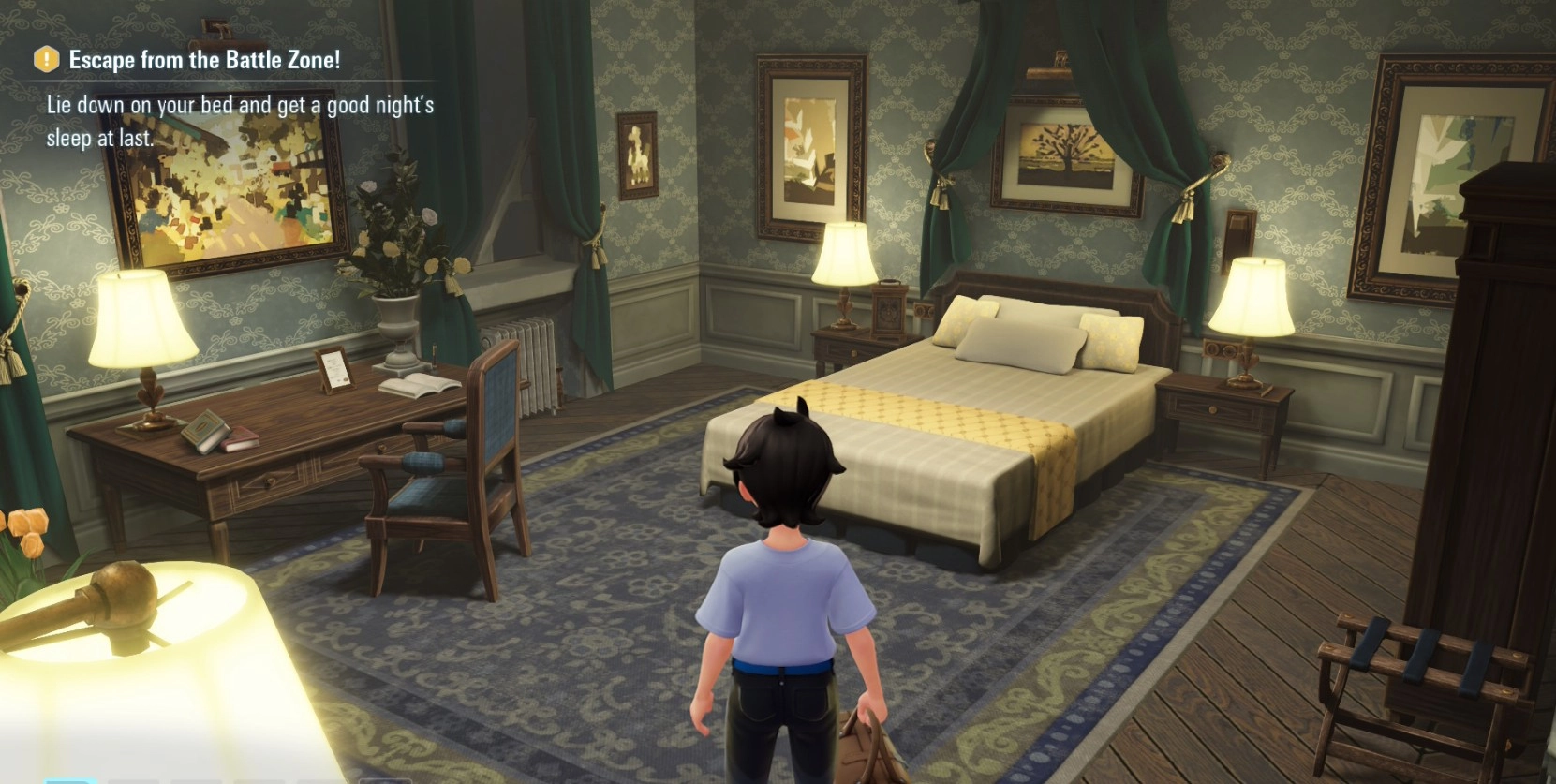The image size is (1556, 784).
Task: Open the Escape from the Battle Zone objective
Action: [x=203, y=60]
